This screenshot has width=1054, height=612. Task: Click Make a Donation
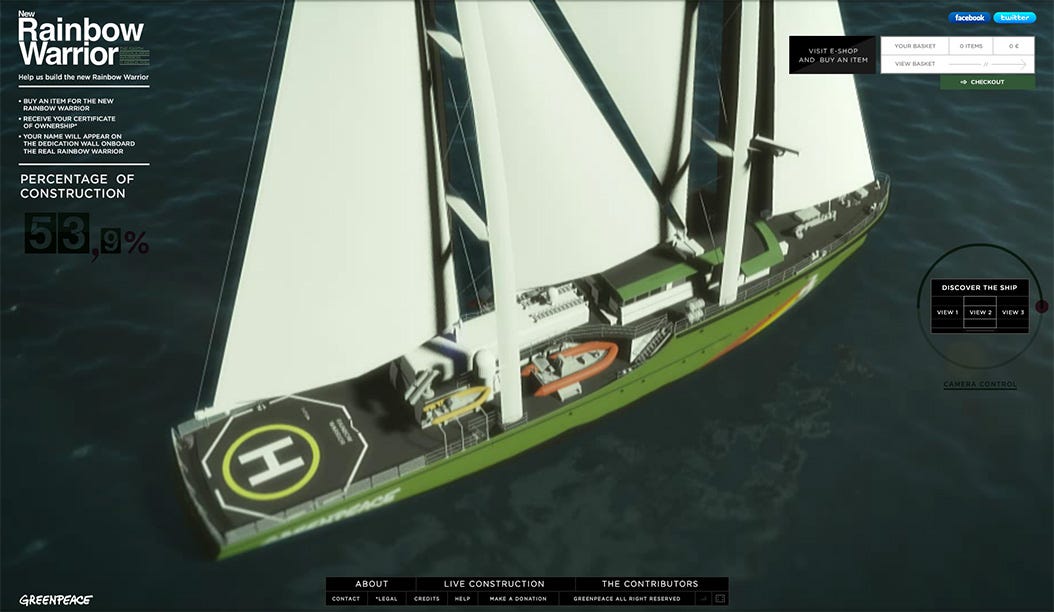point(518,599)
